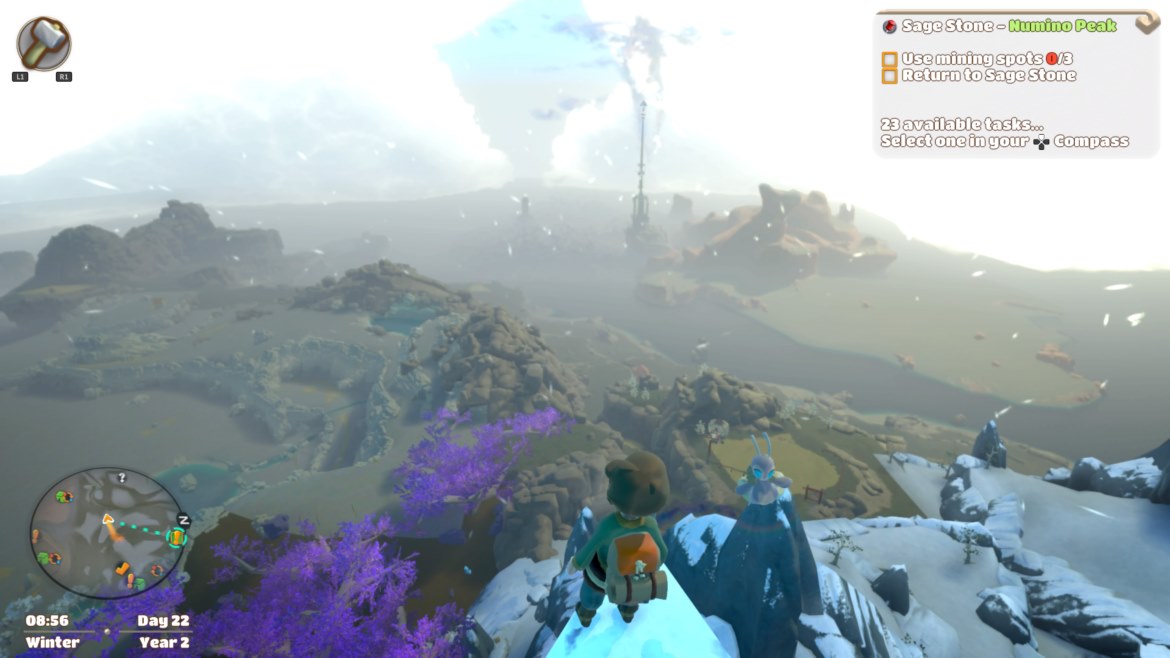Select the hammer tool icon

[x=44, y=43]
